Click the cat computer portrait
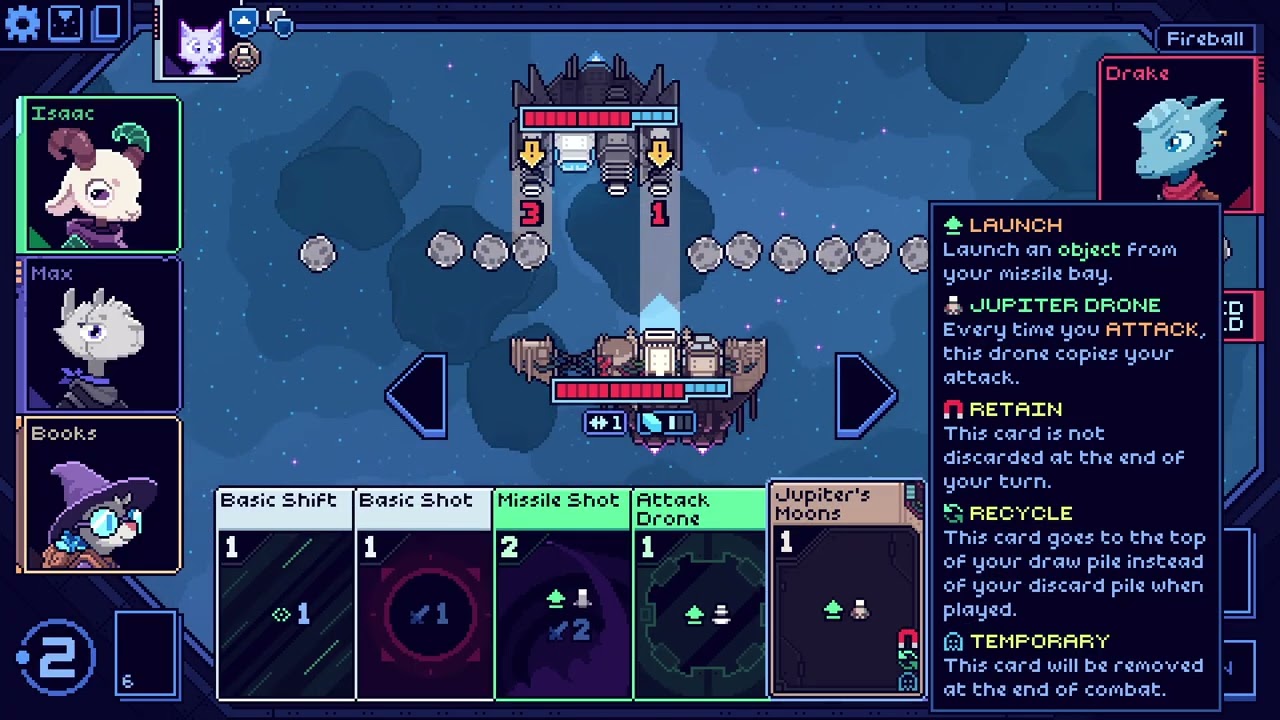This screenshot has width=1280, height=720. click(200, 45)
